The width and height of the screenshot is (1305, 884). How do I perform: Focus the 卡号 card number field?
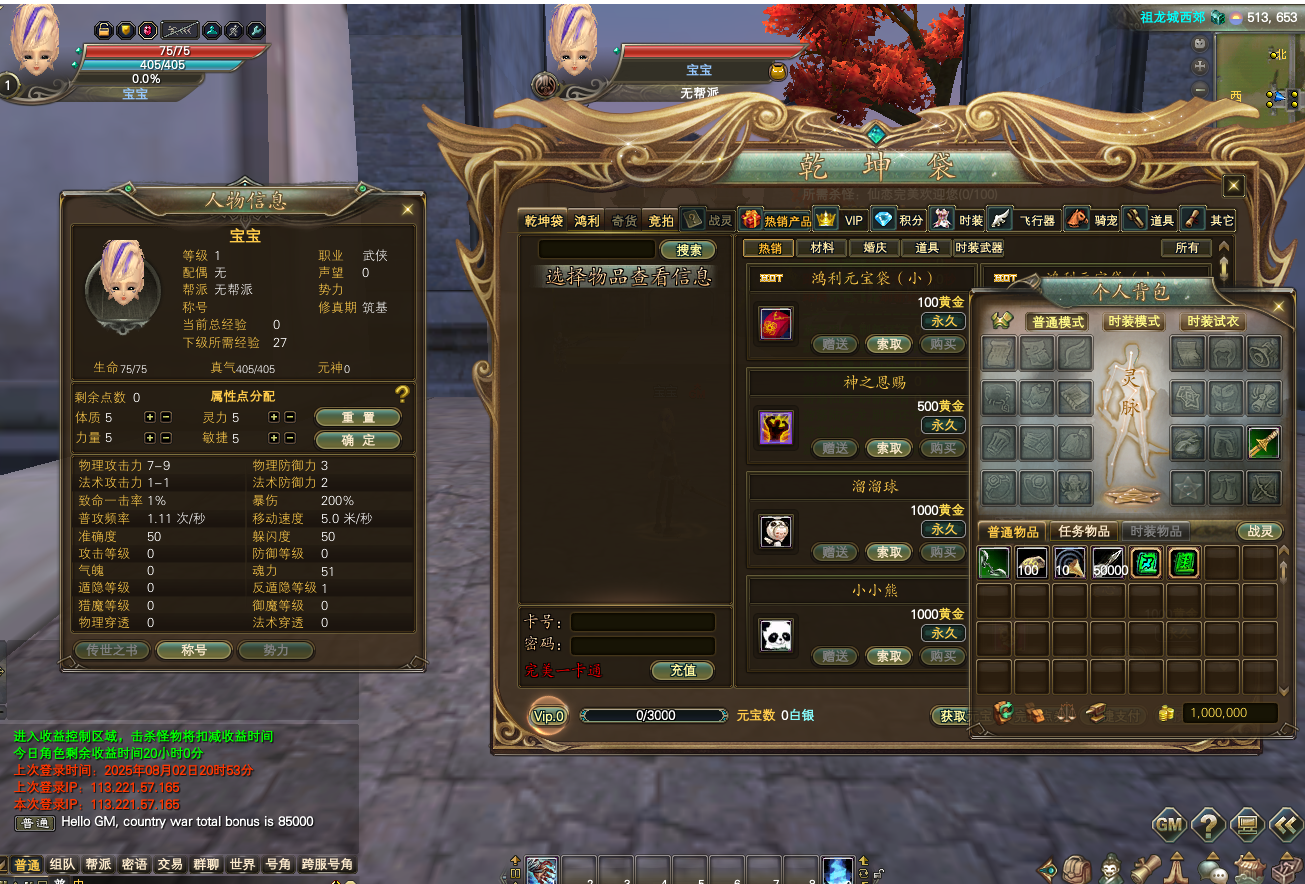pyautogui.click(x=642, y=622)
